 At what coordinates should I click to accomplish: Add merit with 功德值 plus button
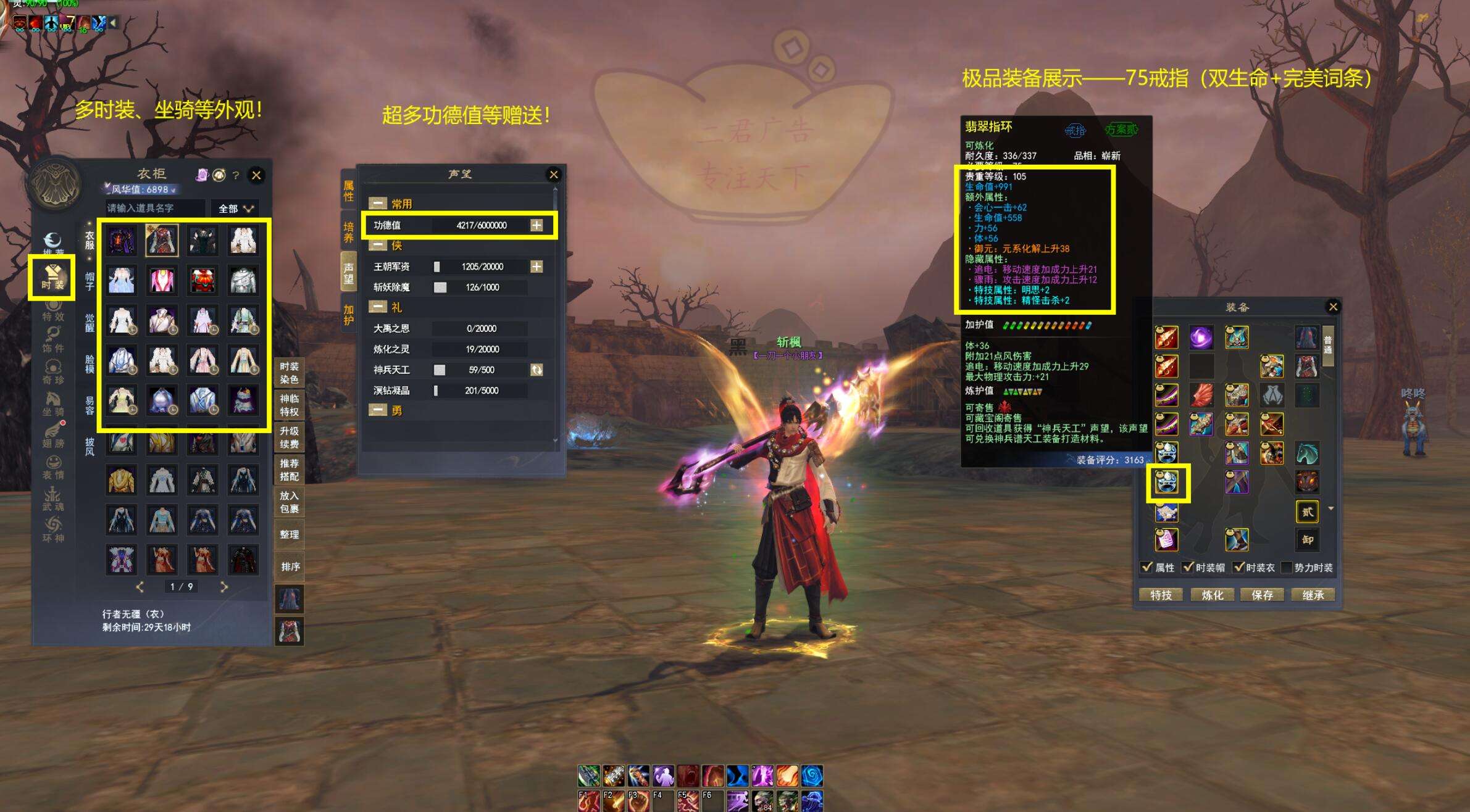point(537,225)
